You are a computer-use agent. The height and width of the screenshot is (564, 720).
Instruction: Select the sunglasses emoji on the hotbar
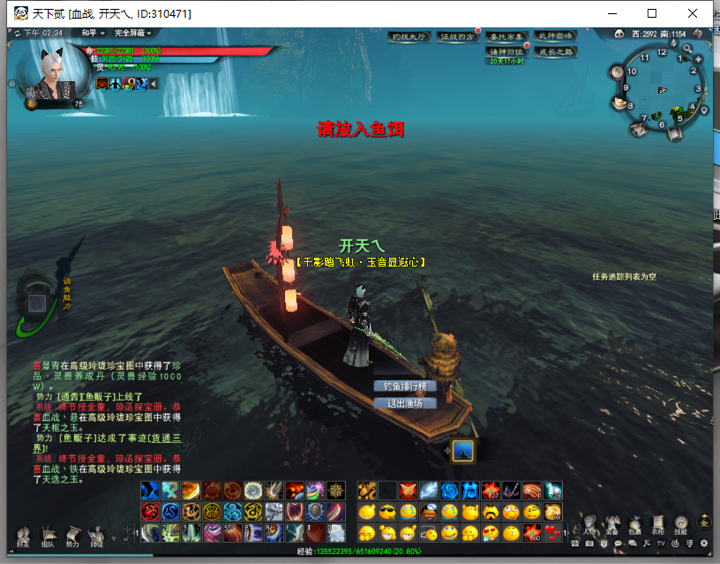(388, 512)
